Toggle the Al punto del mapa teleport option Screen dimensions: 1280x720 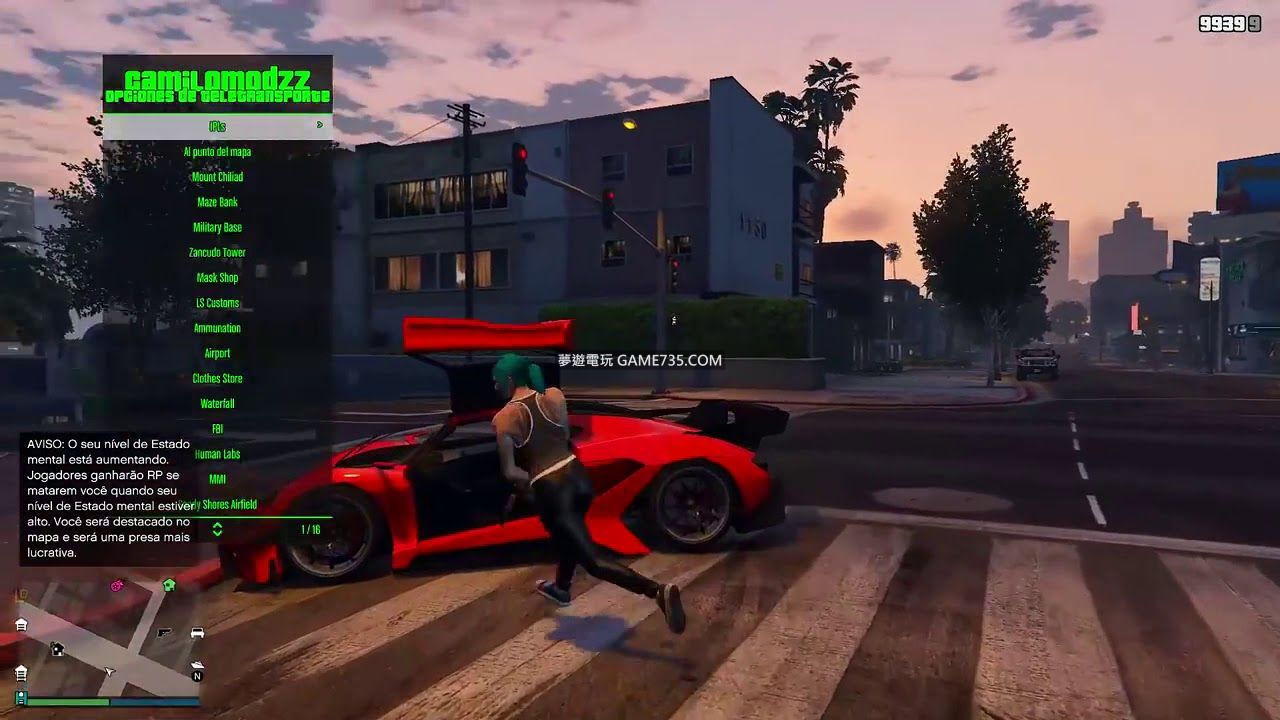tap(217, 151)
